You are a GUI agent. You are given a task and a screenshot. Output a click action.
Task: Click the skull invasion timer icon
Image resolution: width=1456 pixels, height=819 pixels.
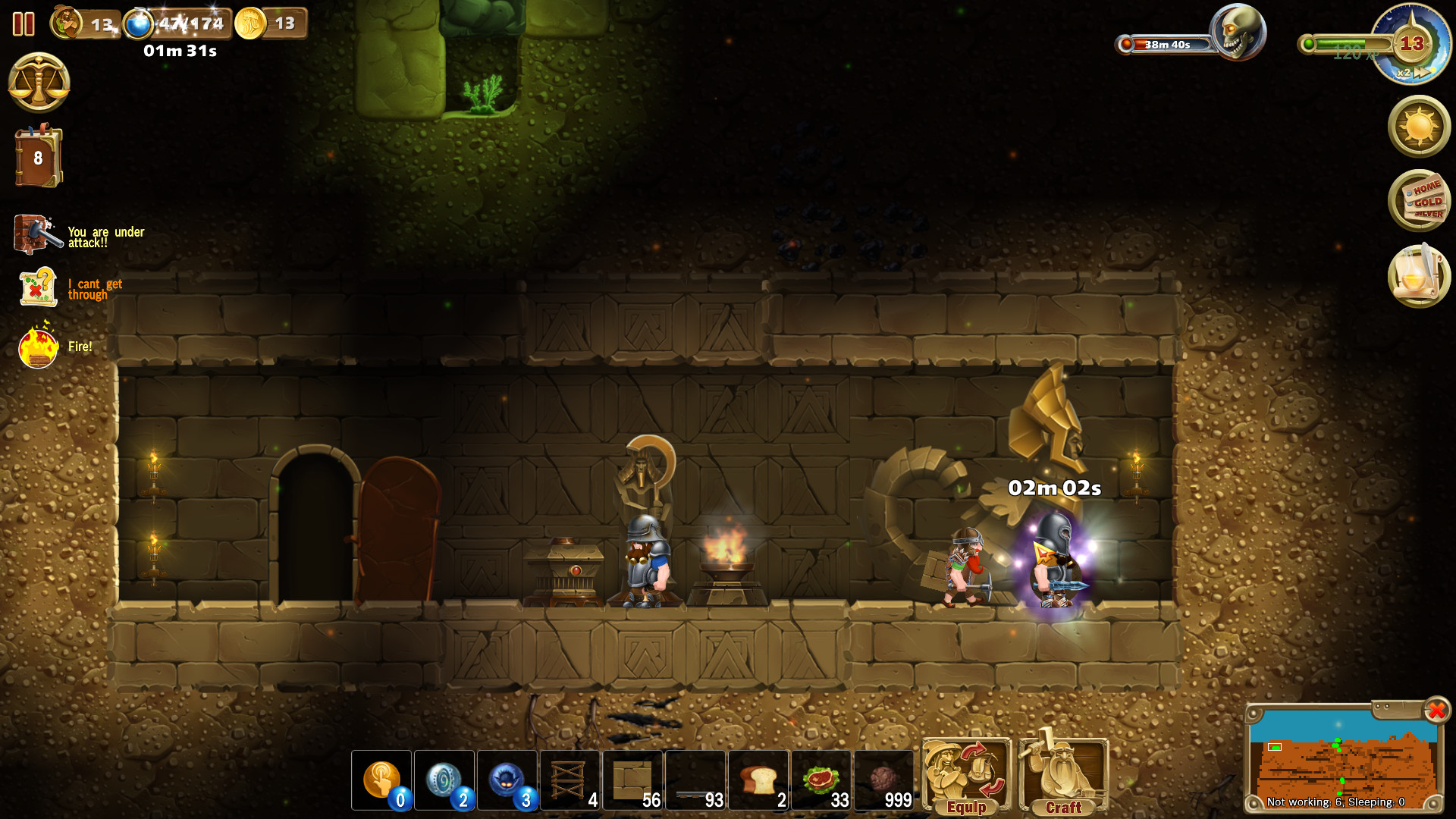point(1238,31)
